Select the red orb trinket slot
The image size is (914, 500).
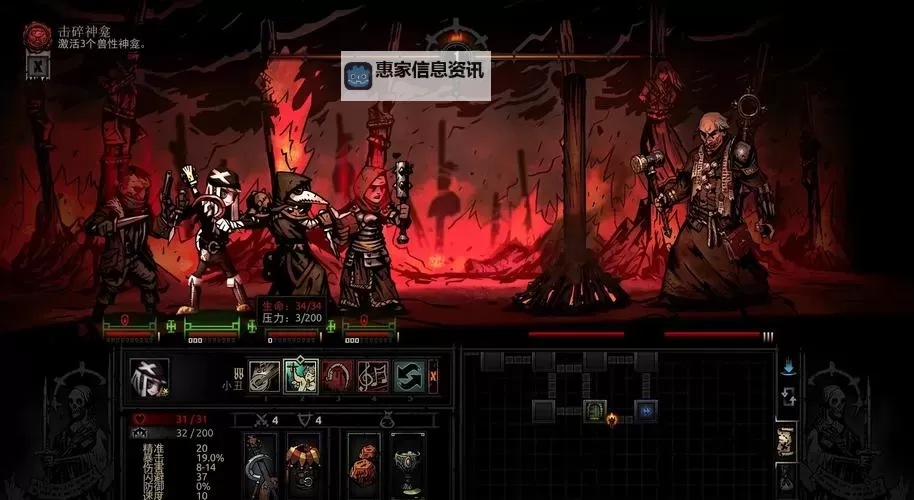(x=363, y=464)
